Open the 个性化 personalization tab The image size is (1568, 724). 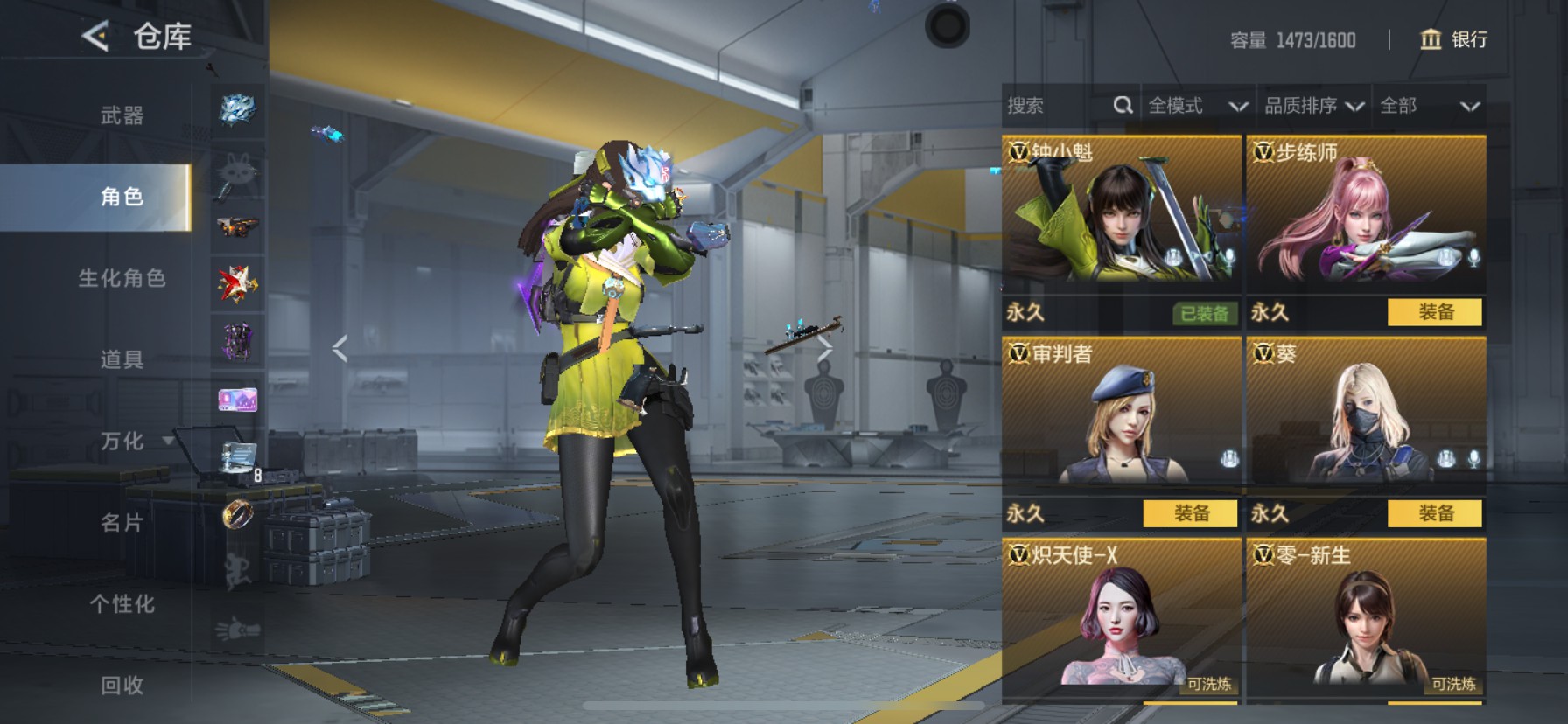click(122, 604)
